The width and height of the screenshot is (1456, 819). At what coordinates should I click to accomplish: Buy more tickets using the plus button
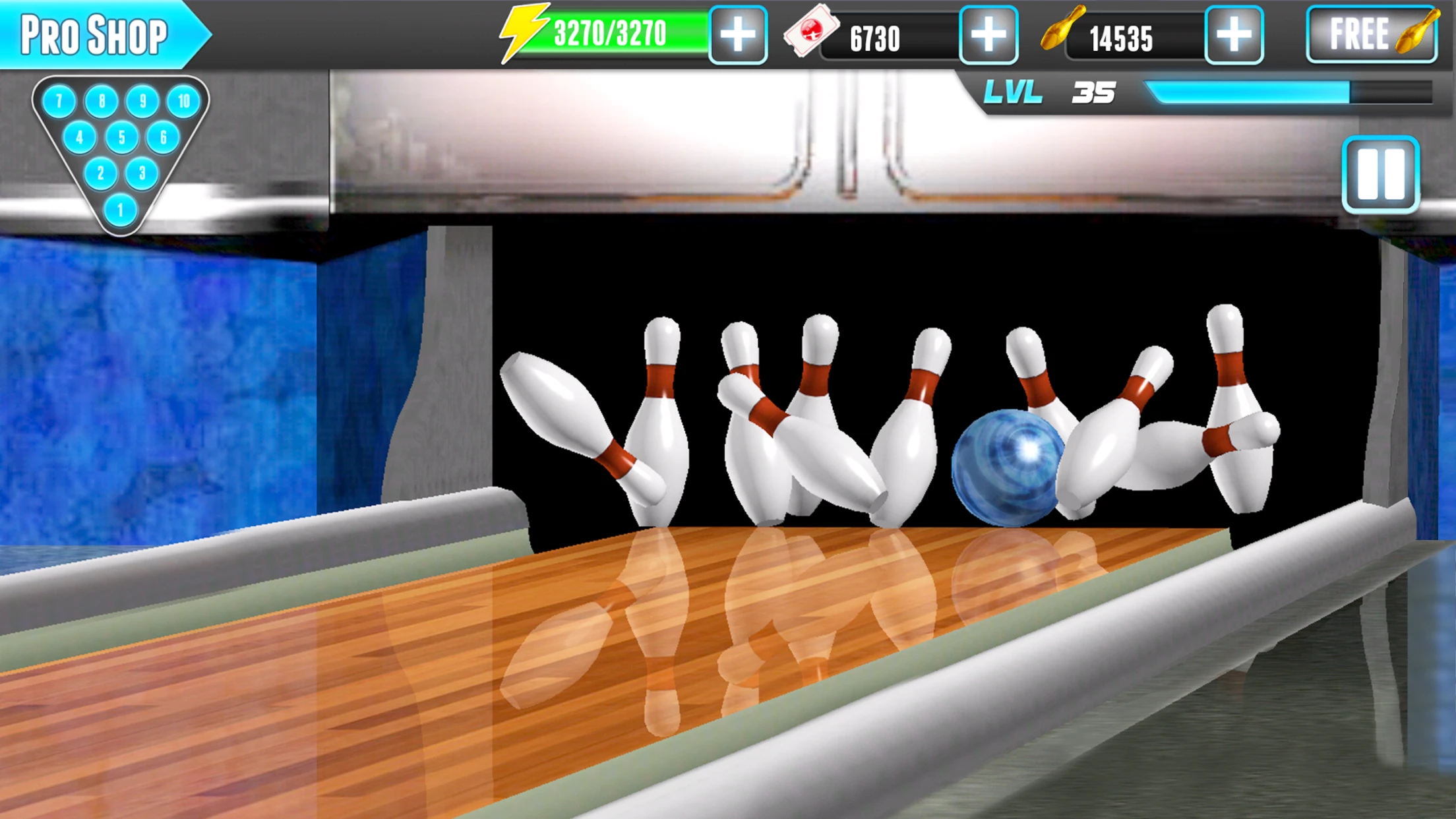click(988, 34)
